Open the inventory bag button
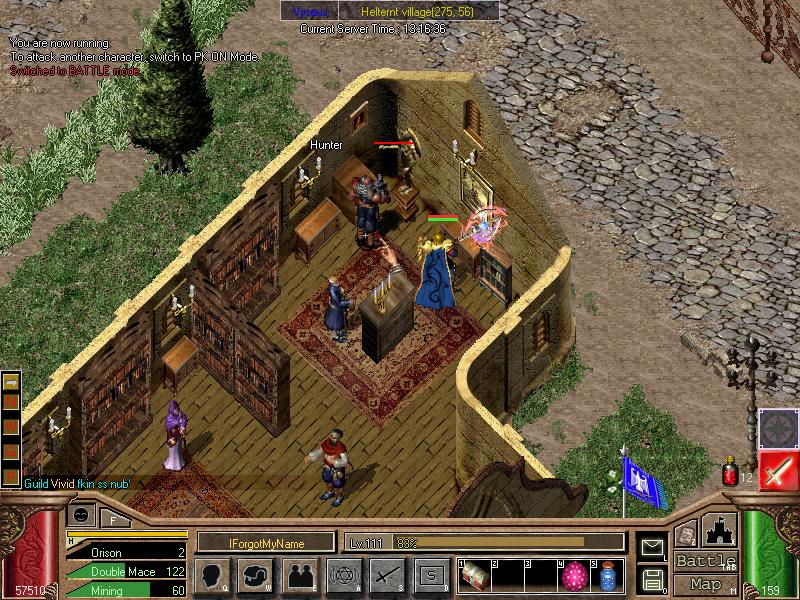This screenshot has height=600, width=800. click(256, 575)
